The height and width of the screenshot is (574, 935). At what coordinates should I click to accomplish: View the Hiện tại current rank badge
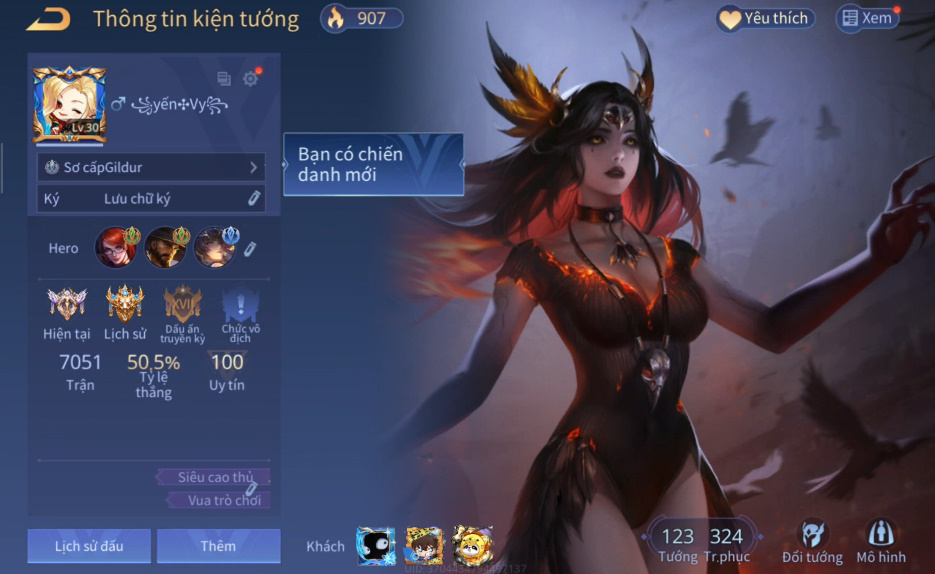click(67, 304)
